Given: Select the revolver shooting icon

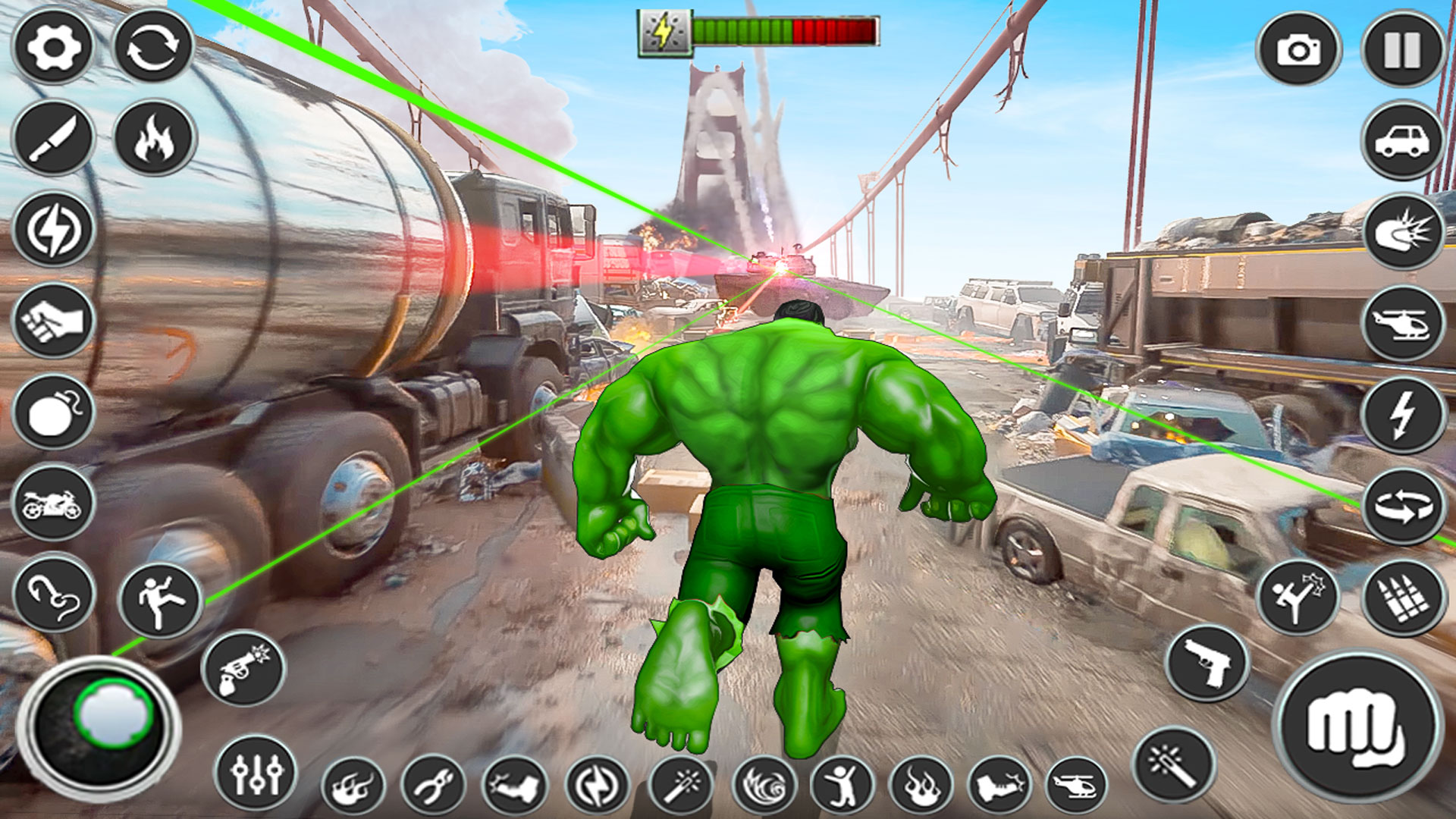Looking at the screenshot, I should [243, 669].
